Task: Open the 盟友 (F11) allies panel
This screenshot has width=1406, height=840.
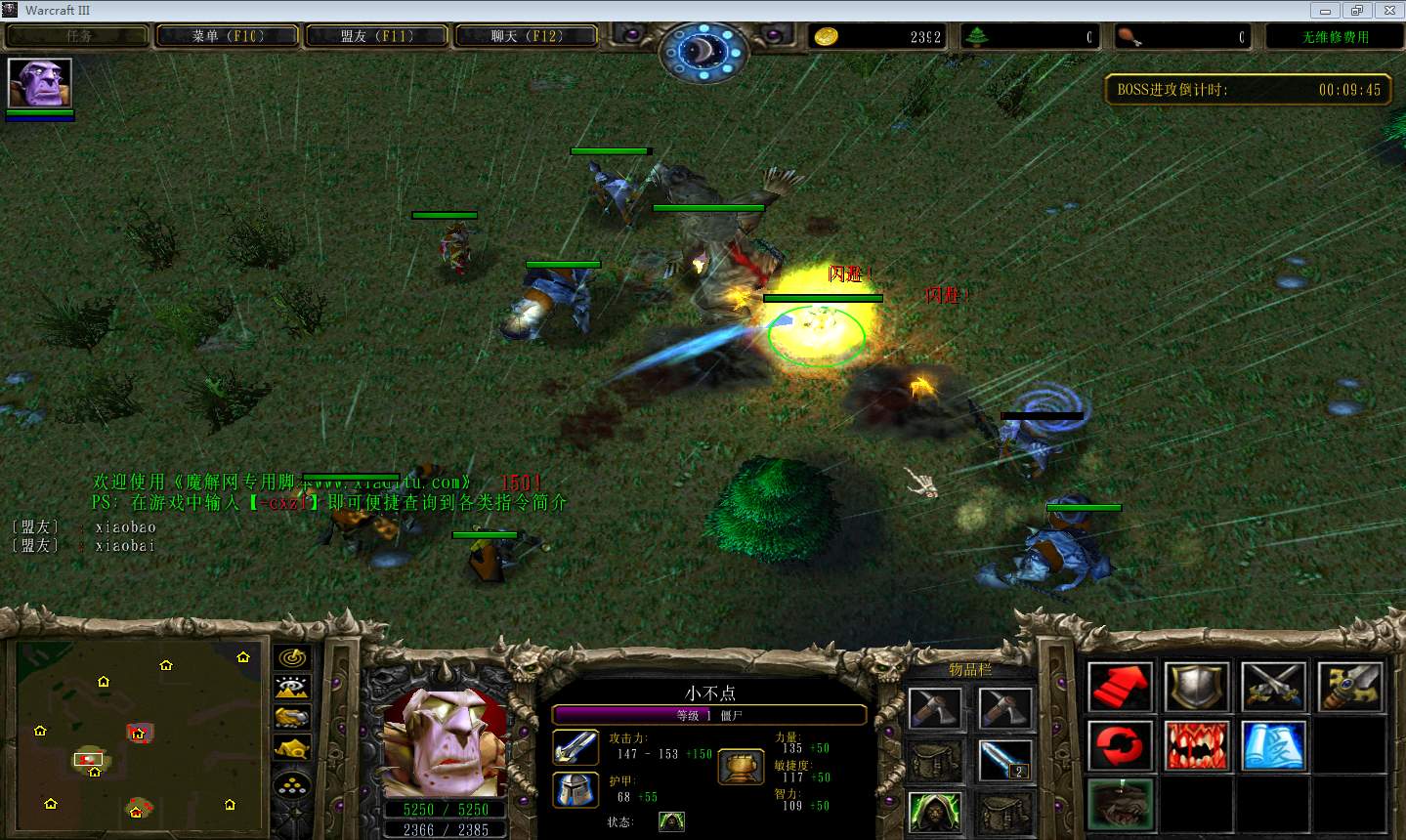Action: pyautogui.click(x=377, y=36)
